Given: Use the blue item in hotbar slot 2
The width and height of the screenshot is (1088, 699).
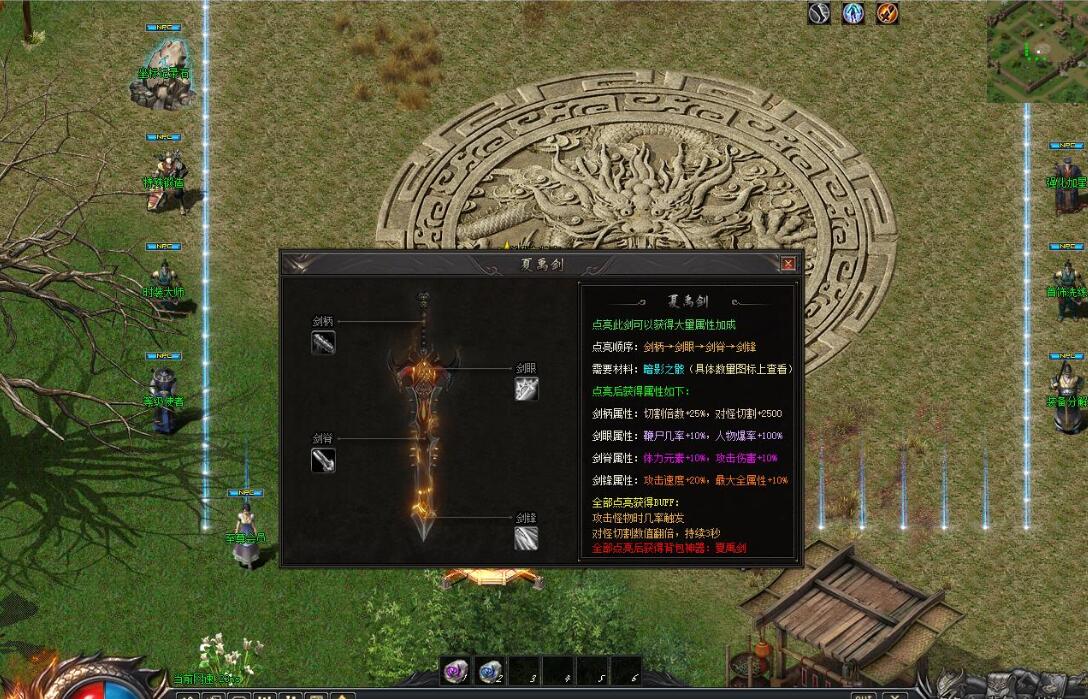Looking at the screenshot, I should point(489,671).
